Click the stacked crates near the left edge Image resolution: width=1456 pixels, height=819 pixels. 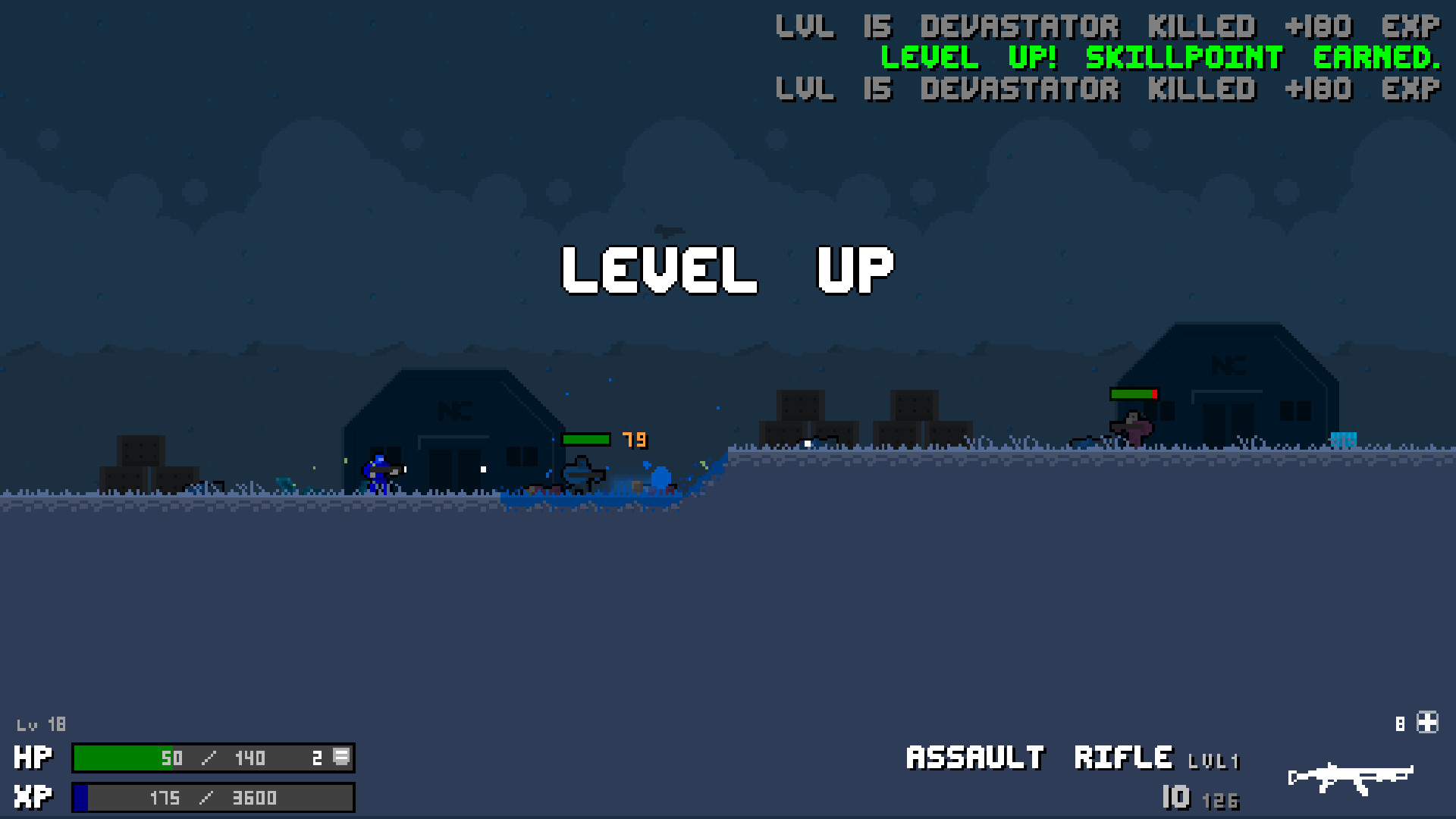[x=149, y=463]
